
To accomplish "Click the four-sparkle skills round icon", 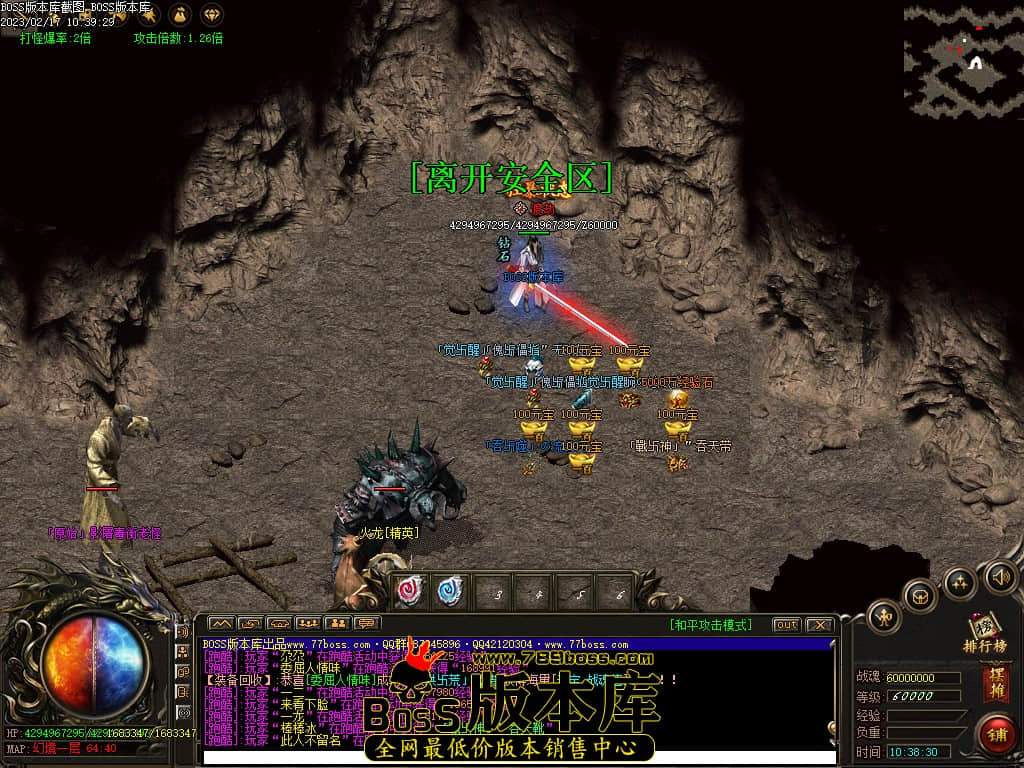I will point(960,582).
